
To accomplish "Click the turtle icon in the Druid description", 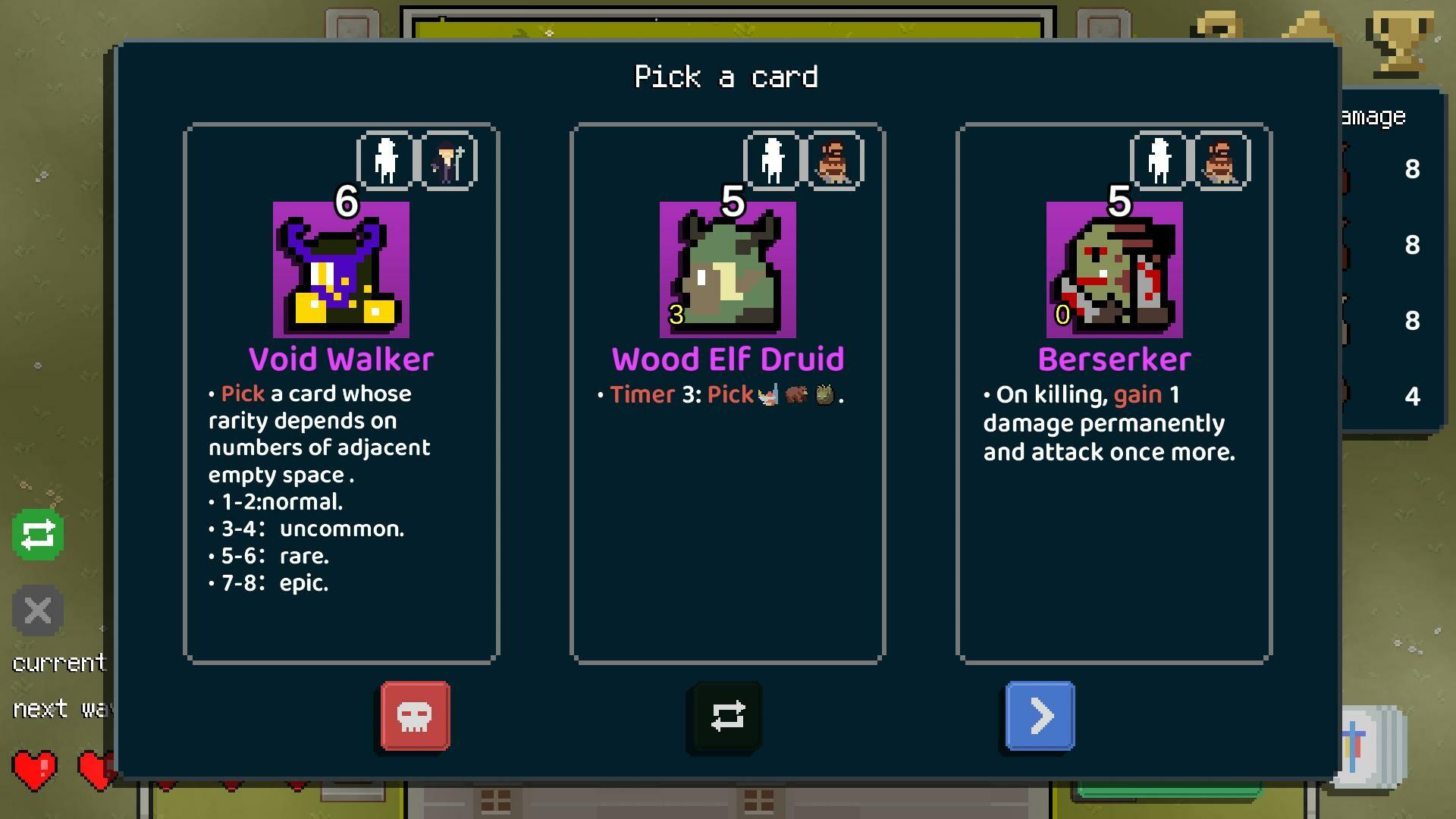I will click(824, 394).
